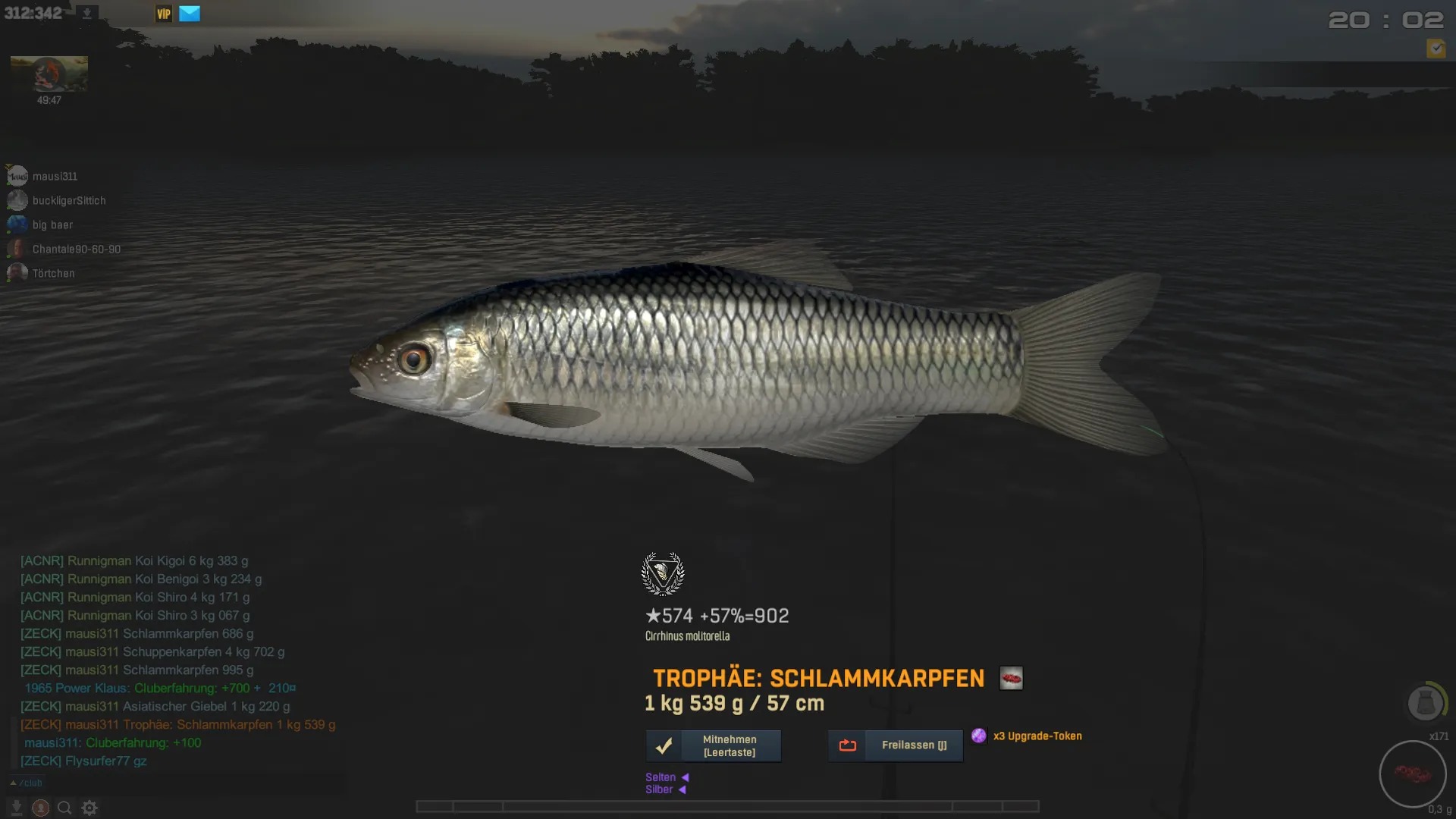Select player mausi311 in the player list

click(55, 177)
